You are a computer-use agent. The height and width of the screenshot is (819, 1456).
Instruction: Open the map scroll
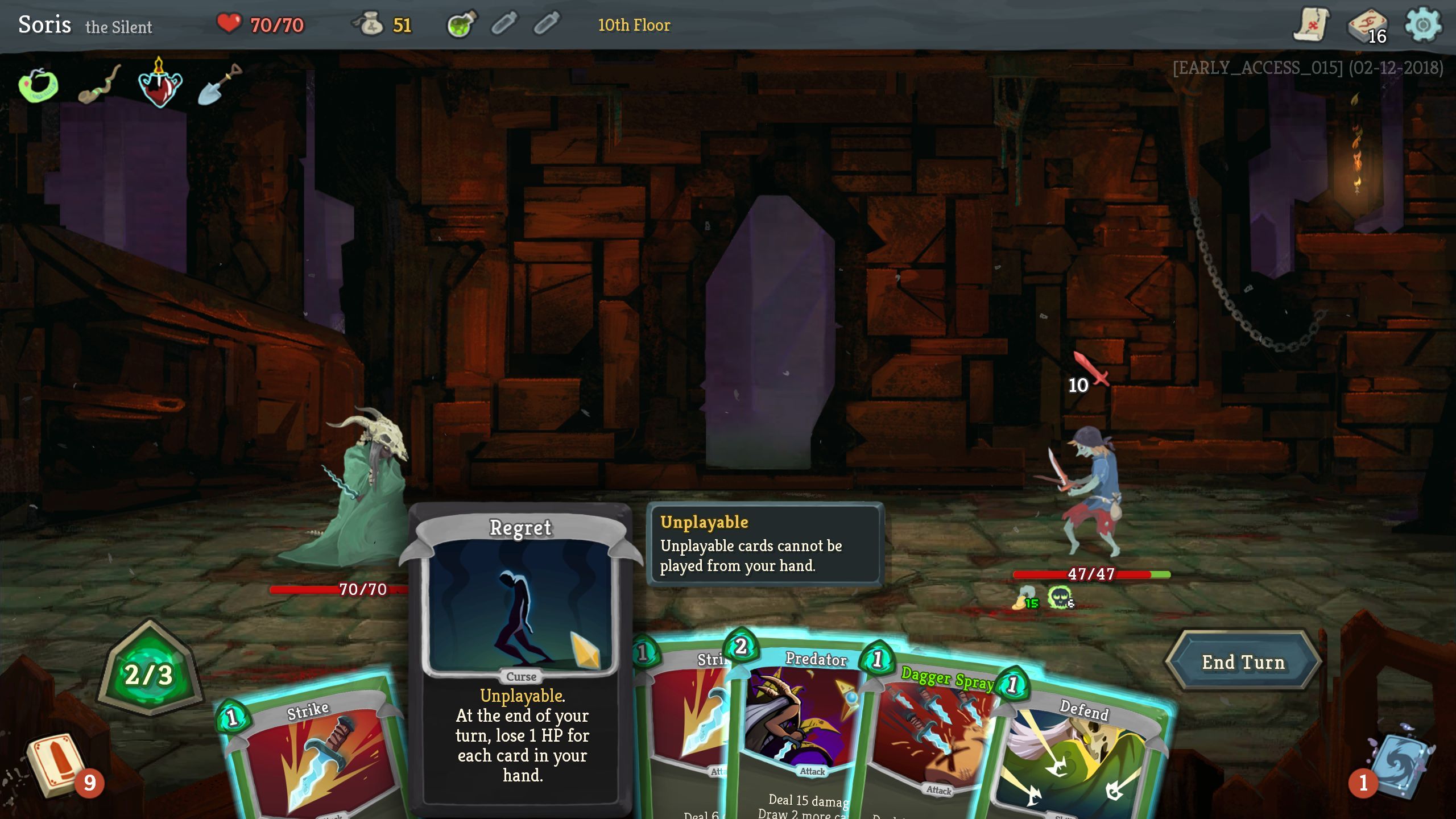coord(1312,25)
